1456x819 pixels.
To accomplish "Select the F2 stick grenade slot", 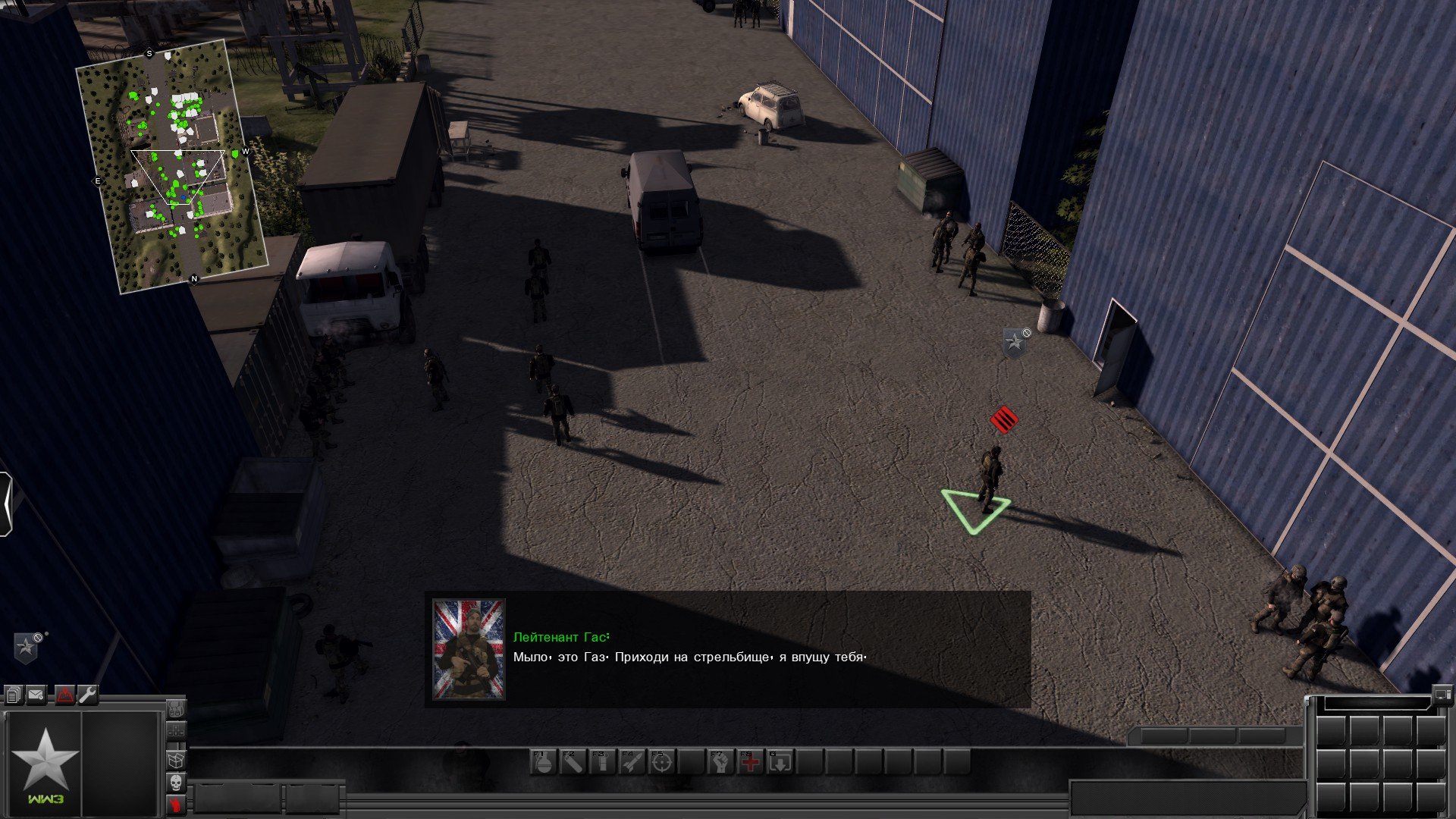I will click(573, 761).
